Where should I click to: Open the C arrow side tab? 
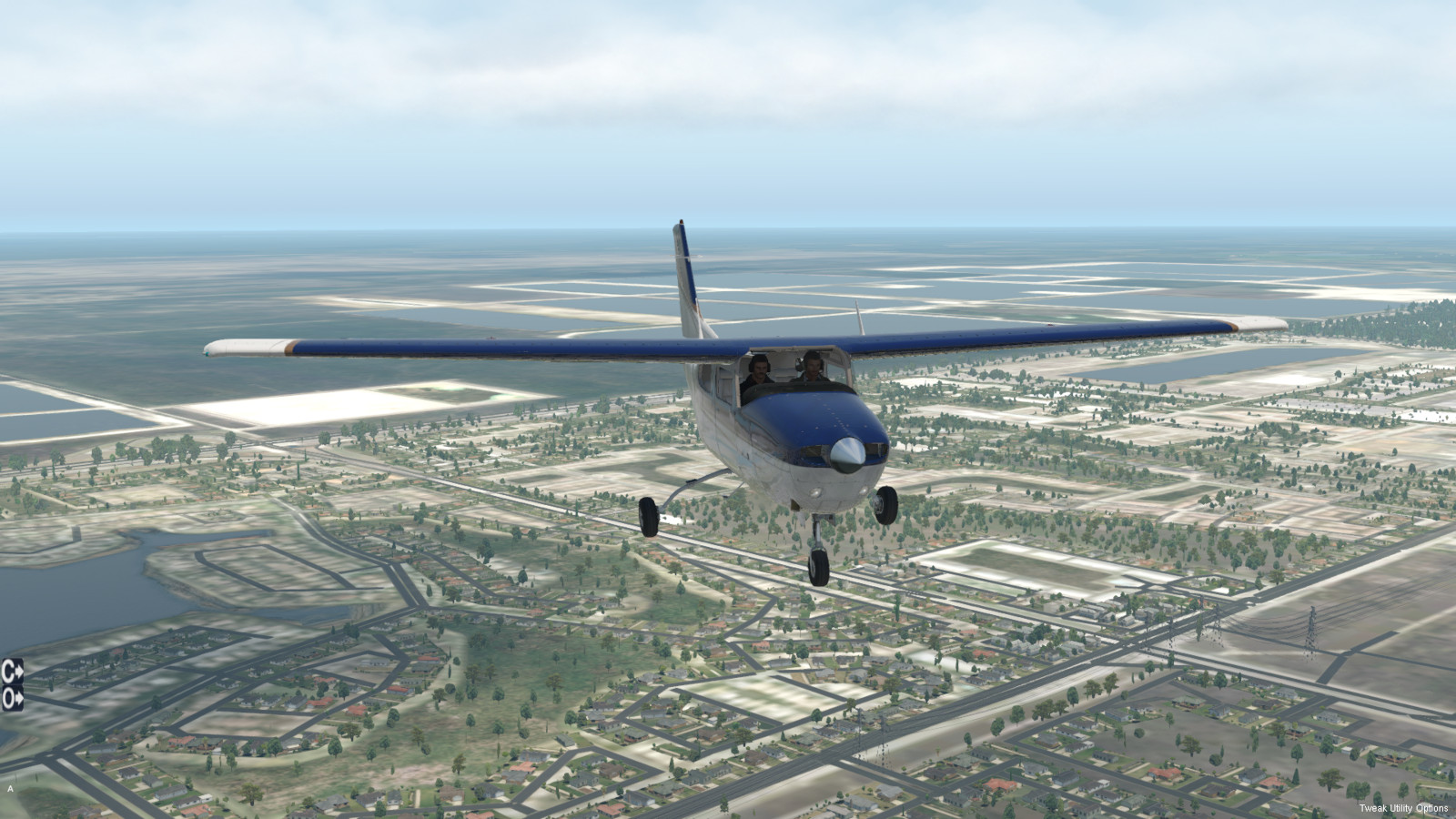[x=12, y=672]
